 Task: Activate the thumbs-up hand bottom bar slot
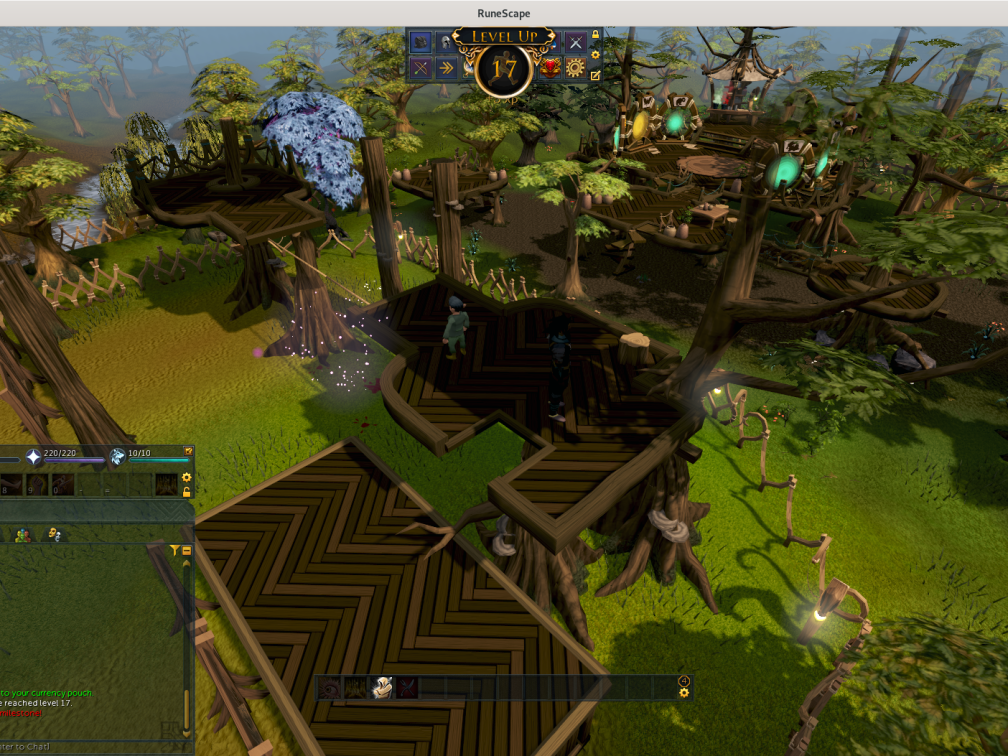pos(381,688)
